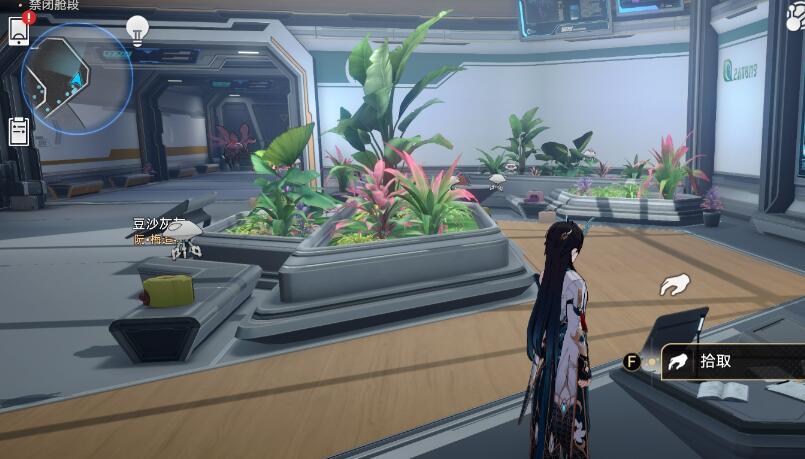
Task: Click the lightbulb hint icon
Action: click(138, 29)
